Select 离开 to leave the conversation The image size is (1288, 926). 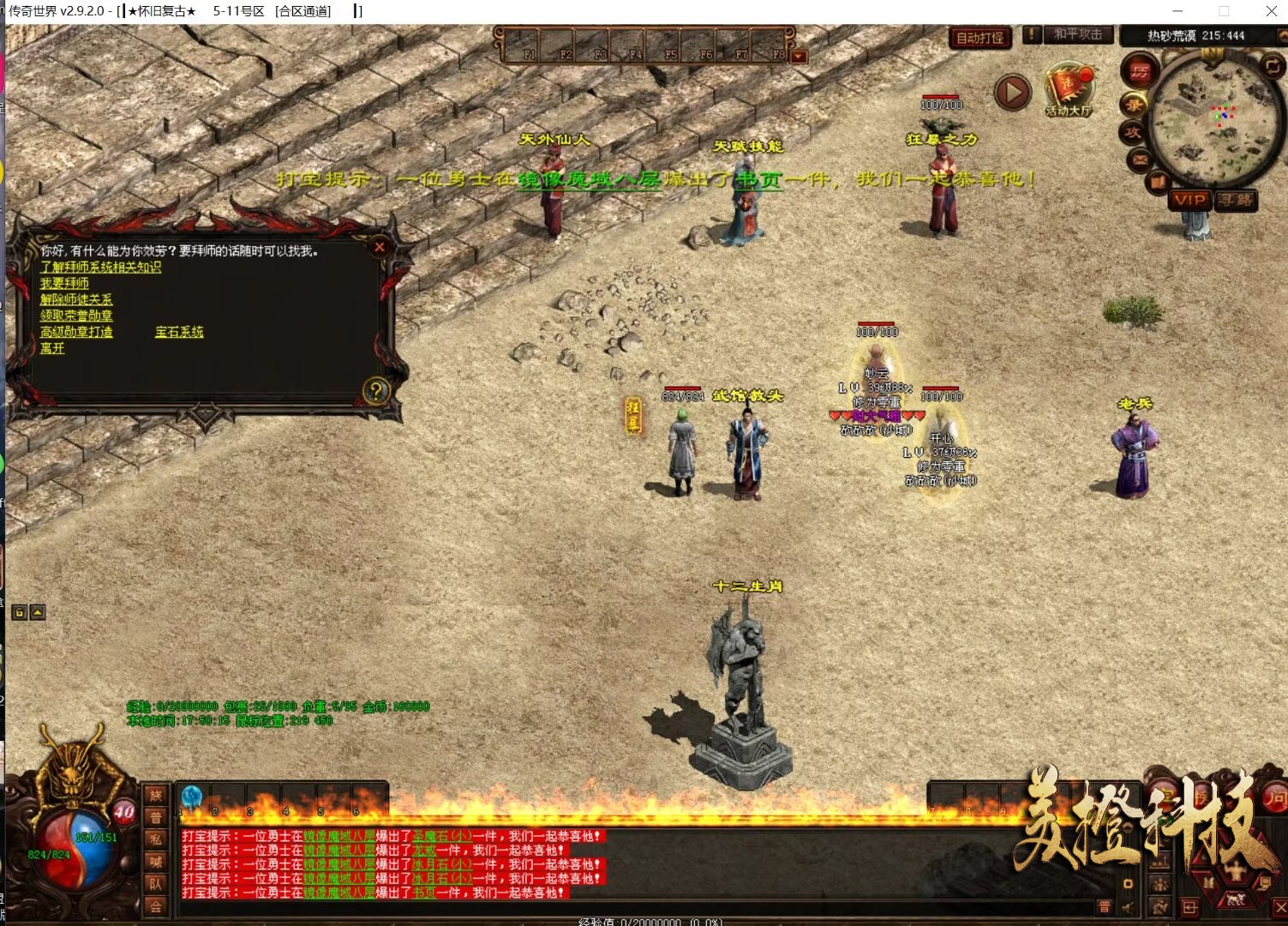pyautogui.click(x=52, y=348)
